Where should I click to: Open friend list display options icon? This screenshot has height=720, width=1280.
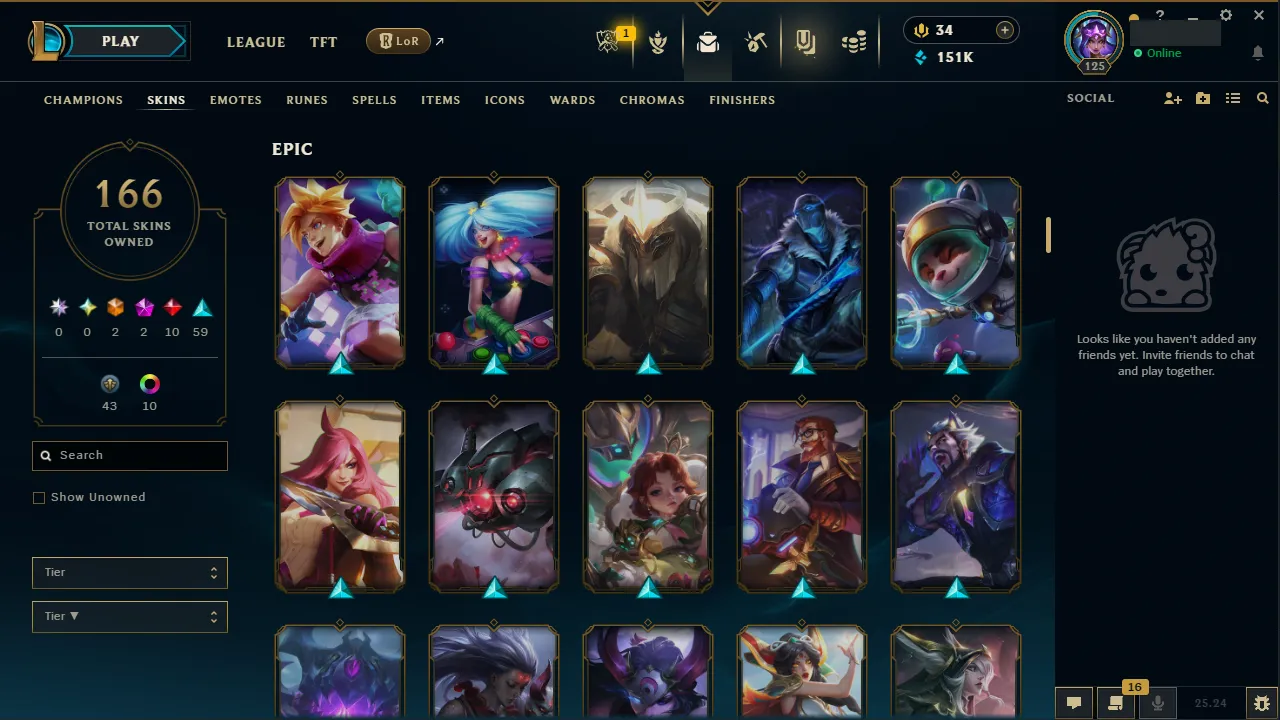click(1234, 98)
